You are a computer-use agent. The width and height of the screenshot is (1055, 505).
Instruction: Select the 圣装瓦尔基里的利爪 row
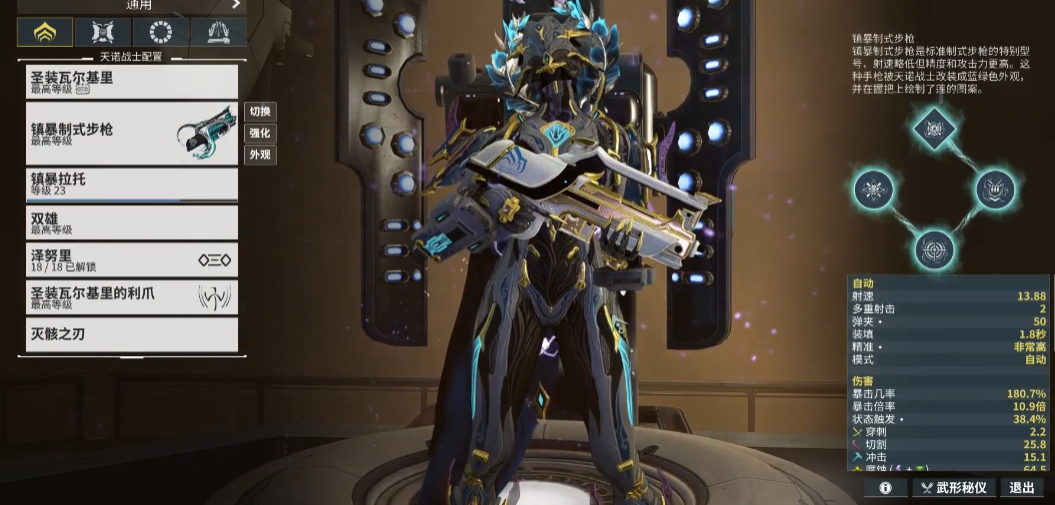[x=131, y=297]
